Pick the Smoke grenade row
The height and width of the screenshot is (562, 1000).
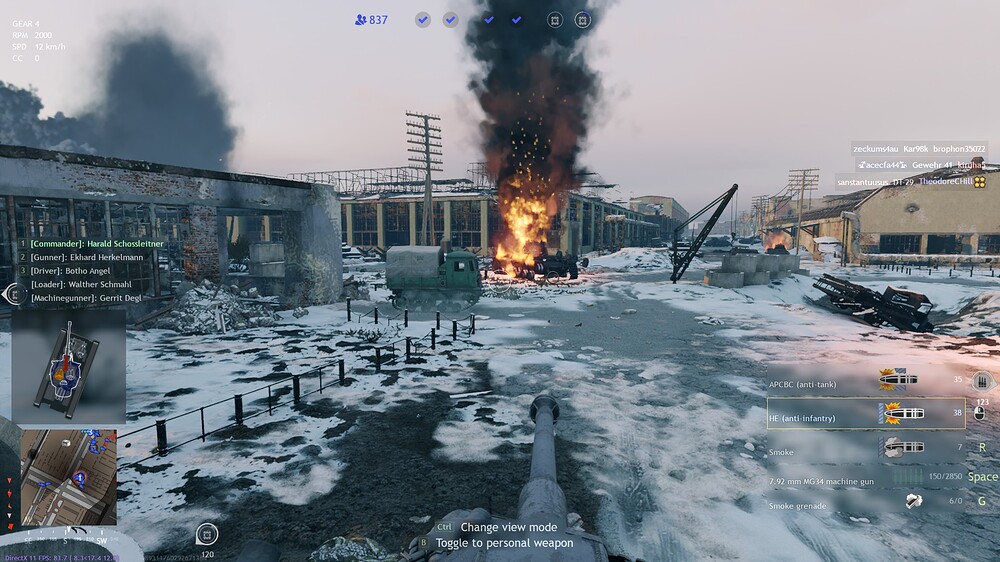[x=866, y=505]
